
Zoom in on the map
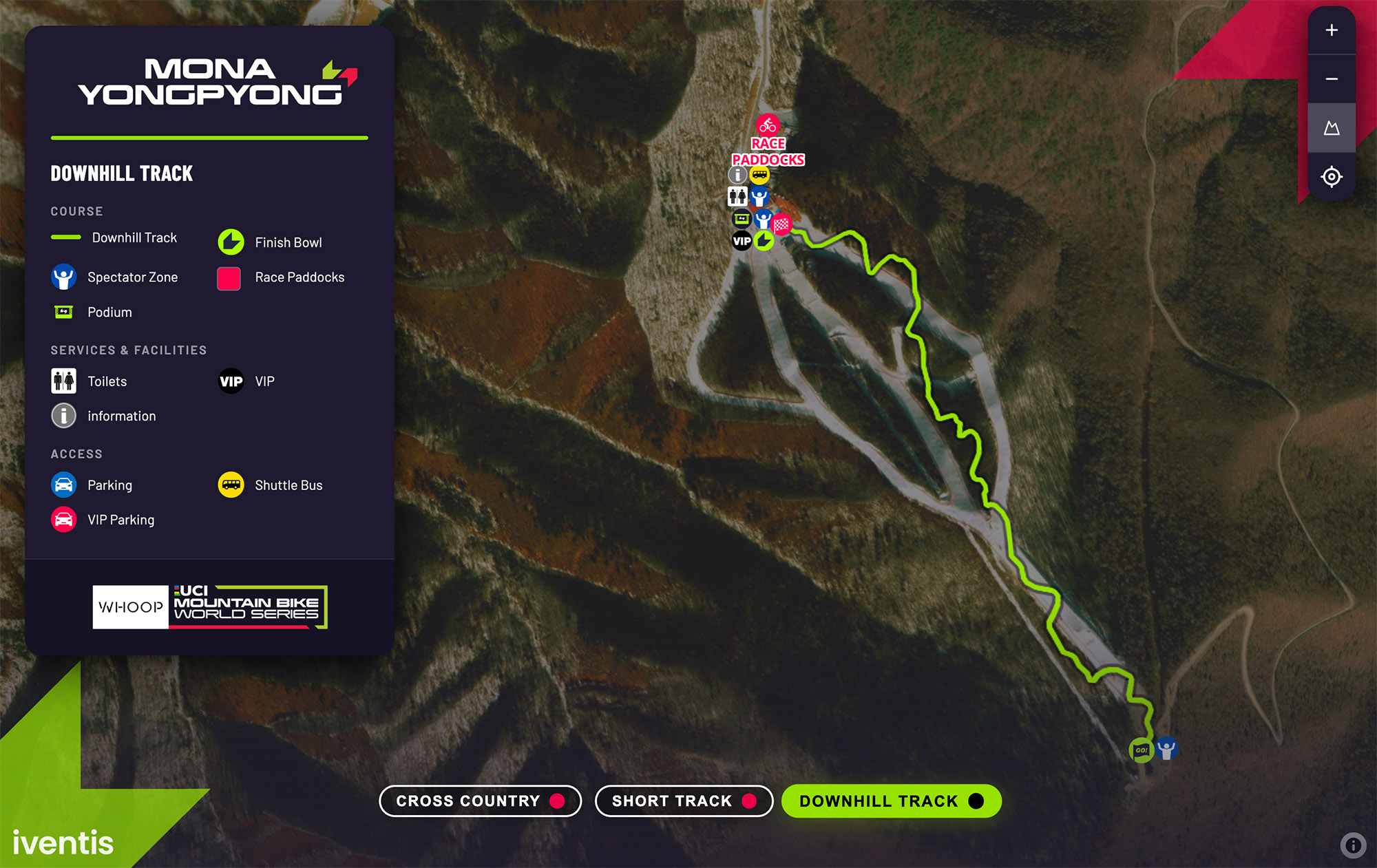pyautogui.click(x=1332, y=30)
